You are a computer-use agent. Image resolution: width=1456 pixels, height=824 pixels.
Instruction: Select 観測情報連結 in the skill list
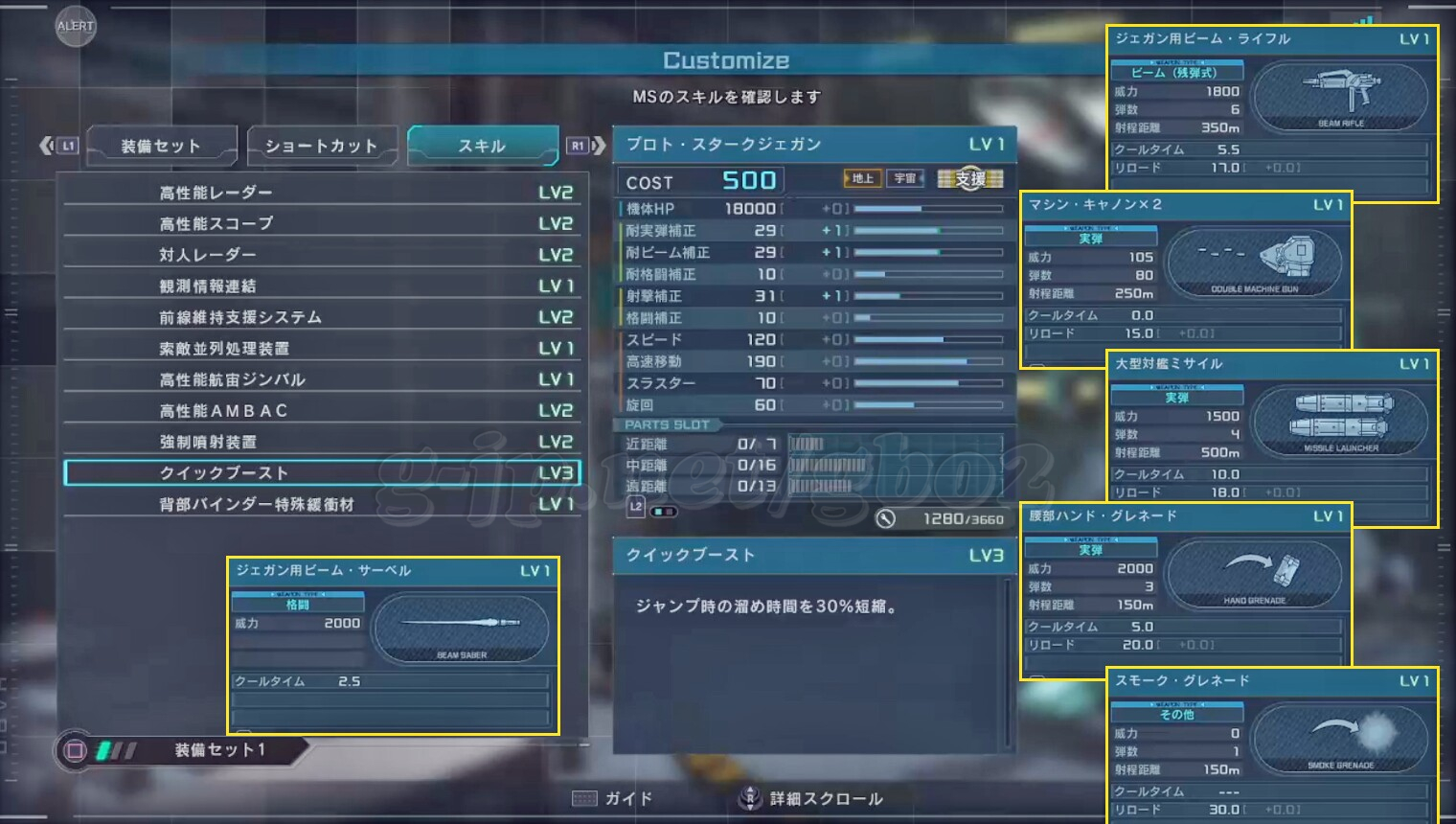point(321,286)
